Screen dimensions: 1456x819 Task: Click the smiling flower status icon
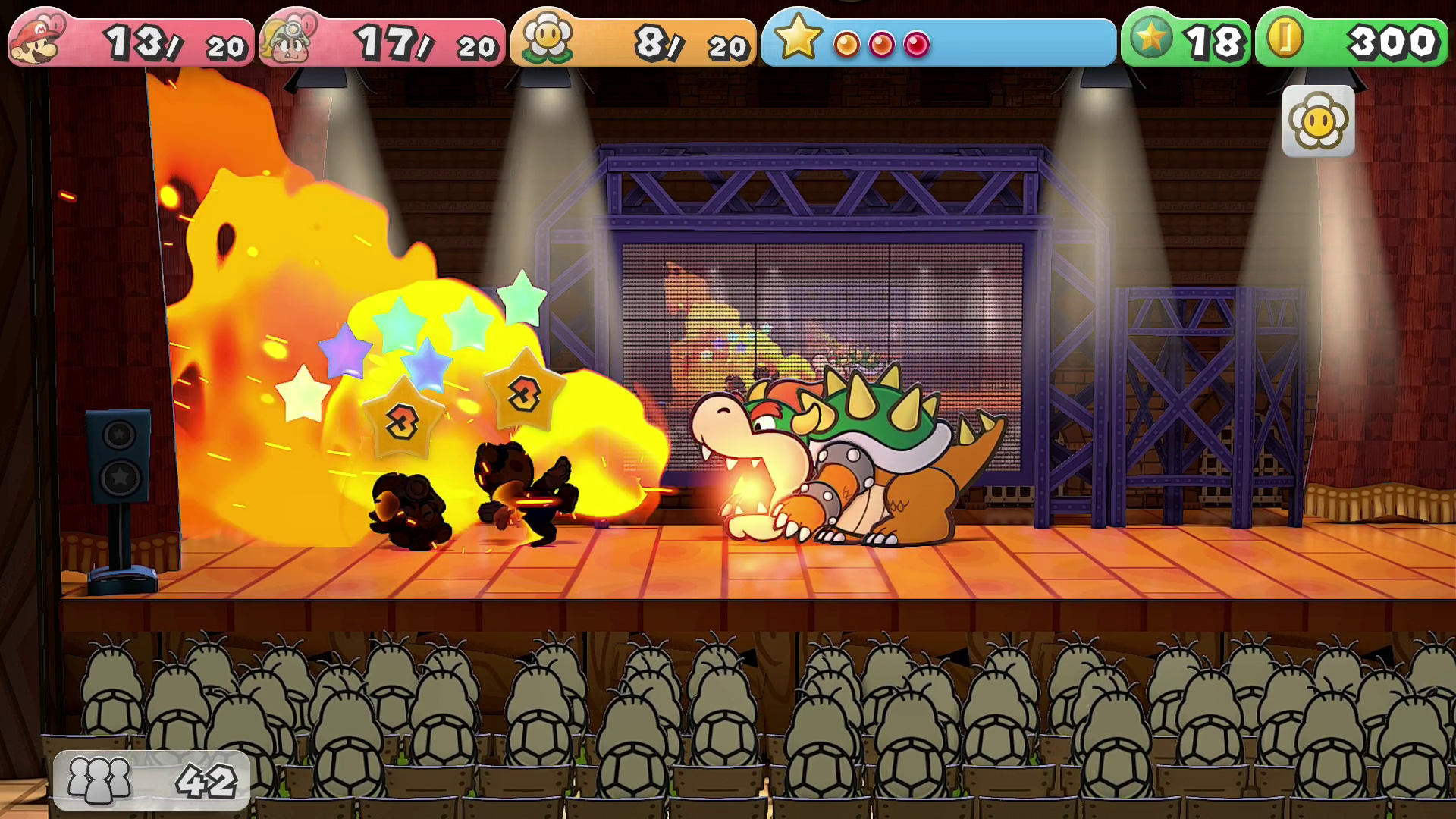(x=1318, y=121)
